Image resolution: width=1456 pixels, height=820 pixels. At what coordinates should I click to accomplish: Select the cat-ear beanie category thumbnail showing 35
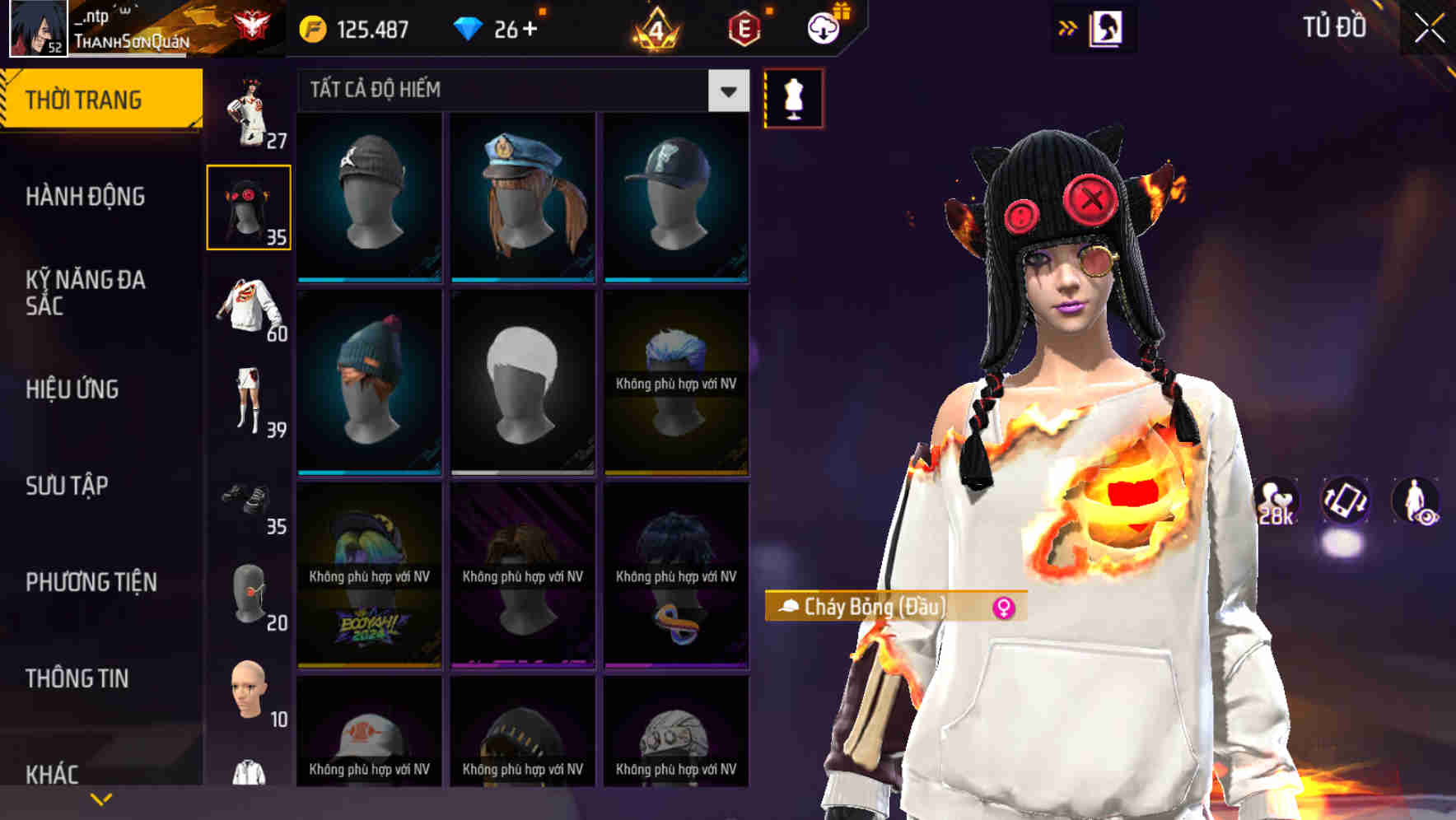[249, 206]
